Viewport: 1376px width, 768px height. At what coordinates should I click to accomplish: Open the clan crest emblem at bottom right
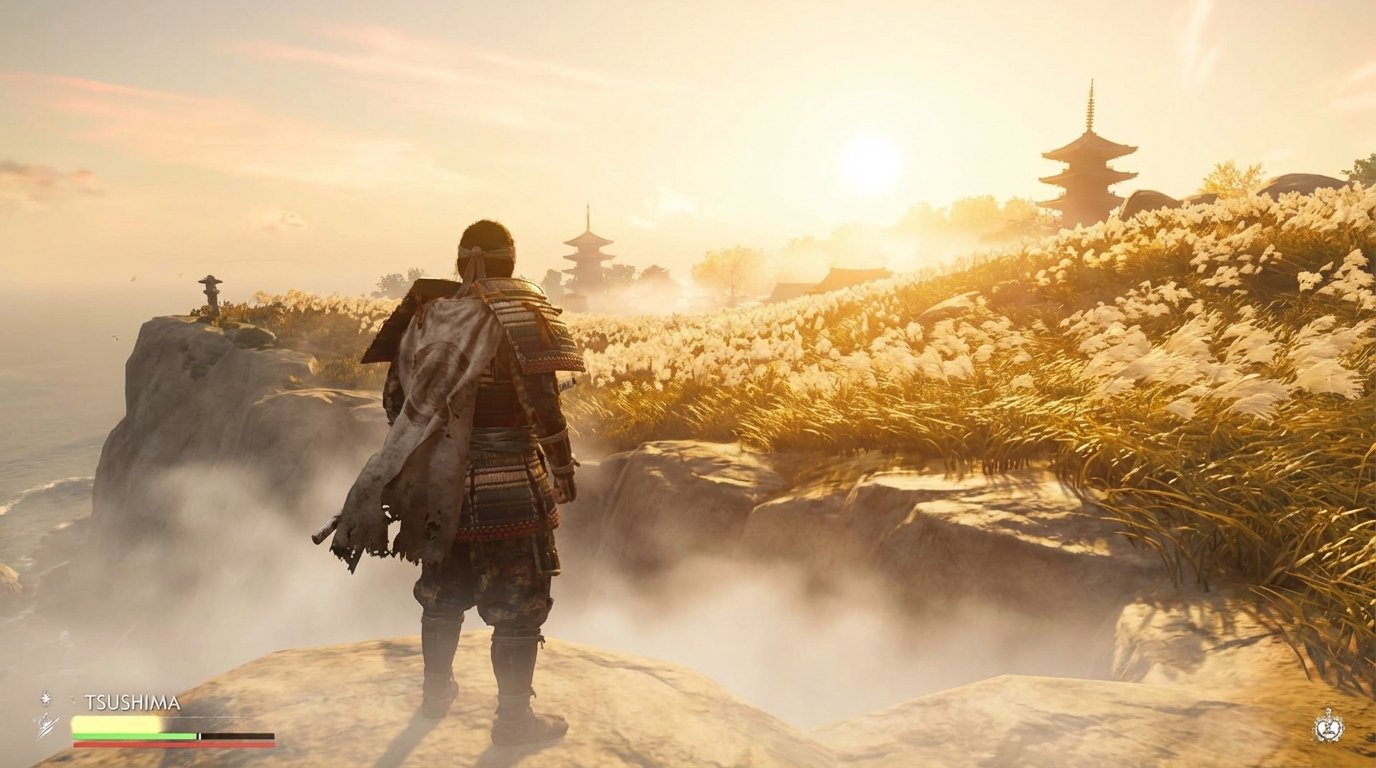1329,726
